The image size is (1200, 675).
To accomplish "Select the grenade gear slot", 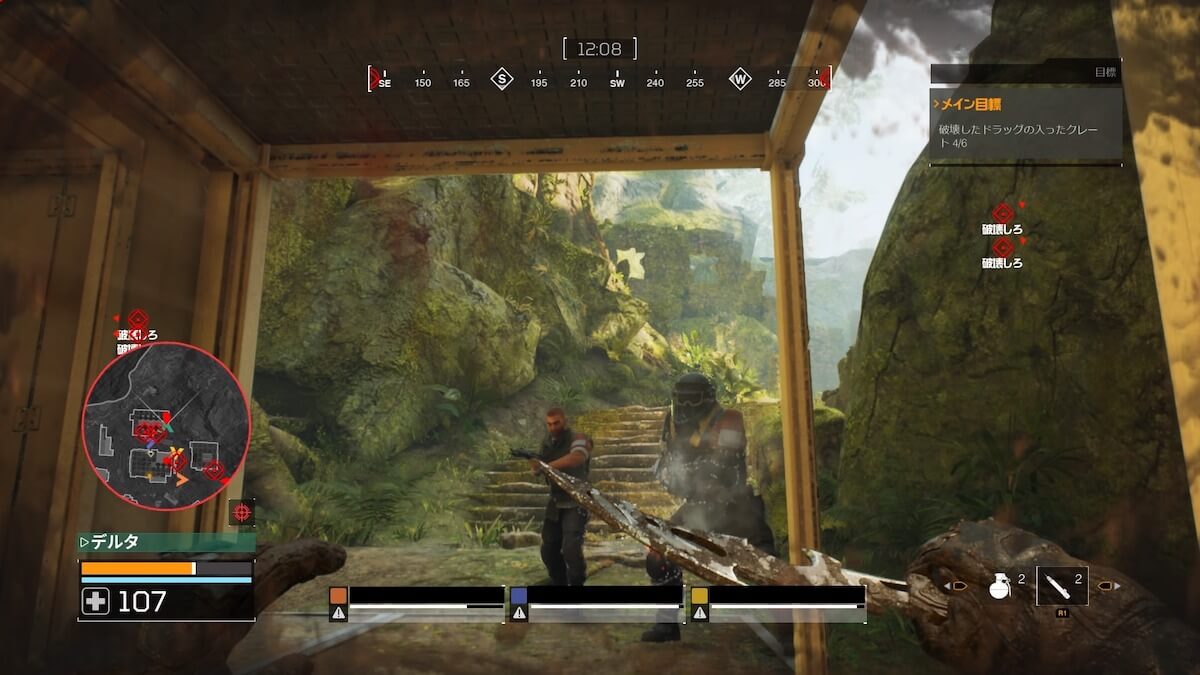I will tap(998, 587).
